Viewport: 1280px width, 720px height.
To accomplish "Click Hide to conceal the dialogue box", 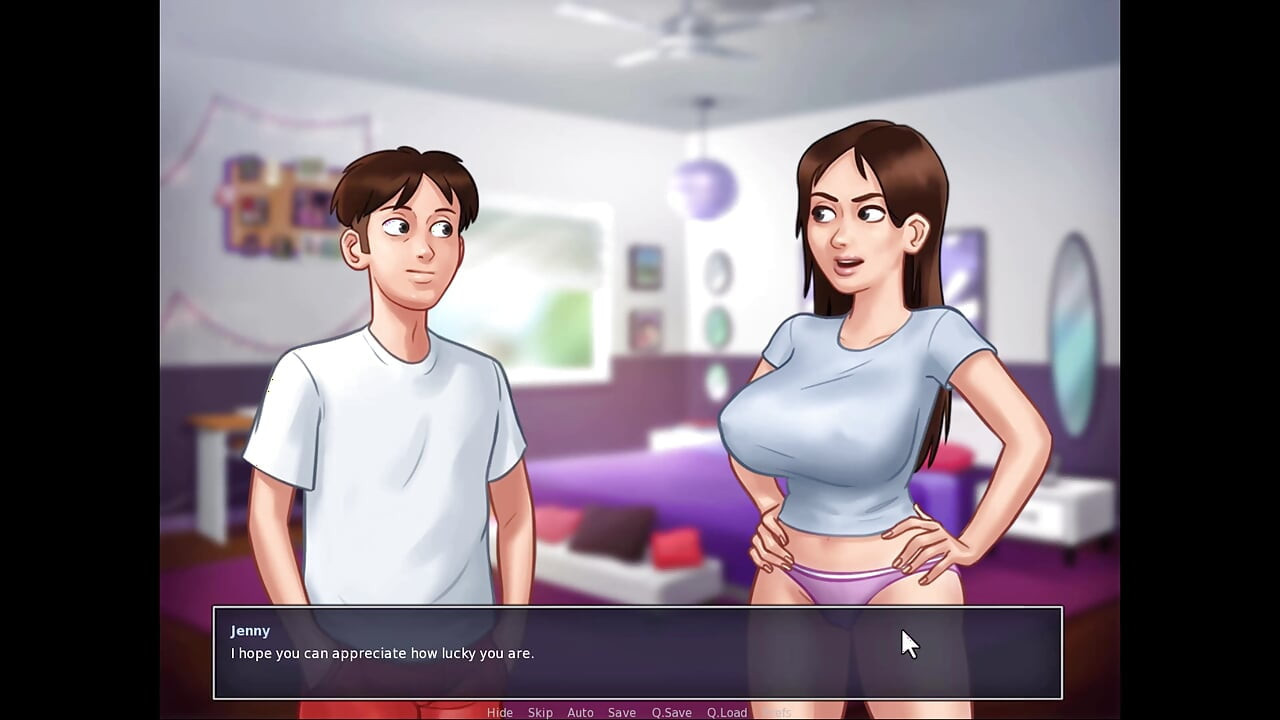I will [x=500, y=712].
